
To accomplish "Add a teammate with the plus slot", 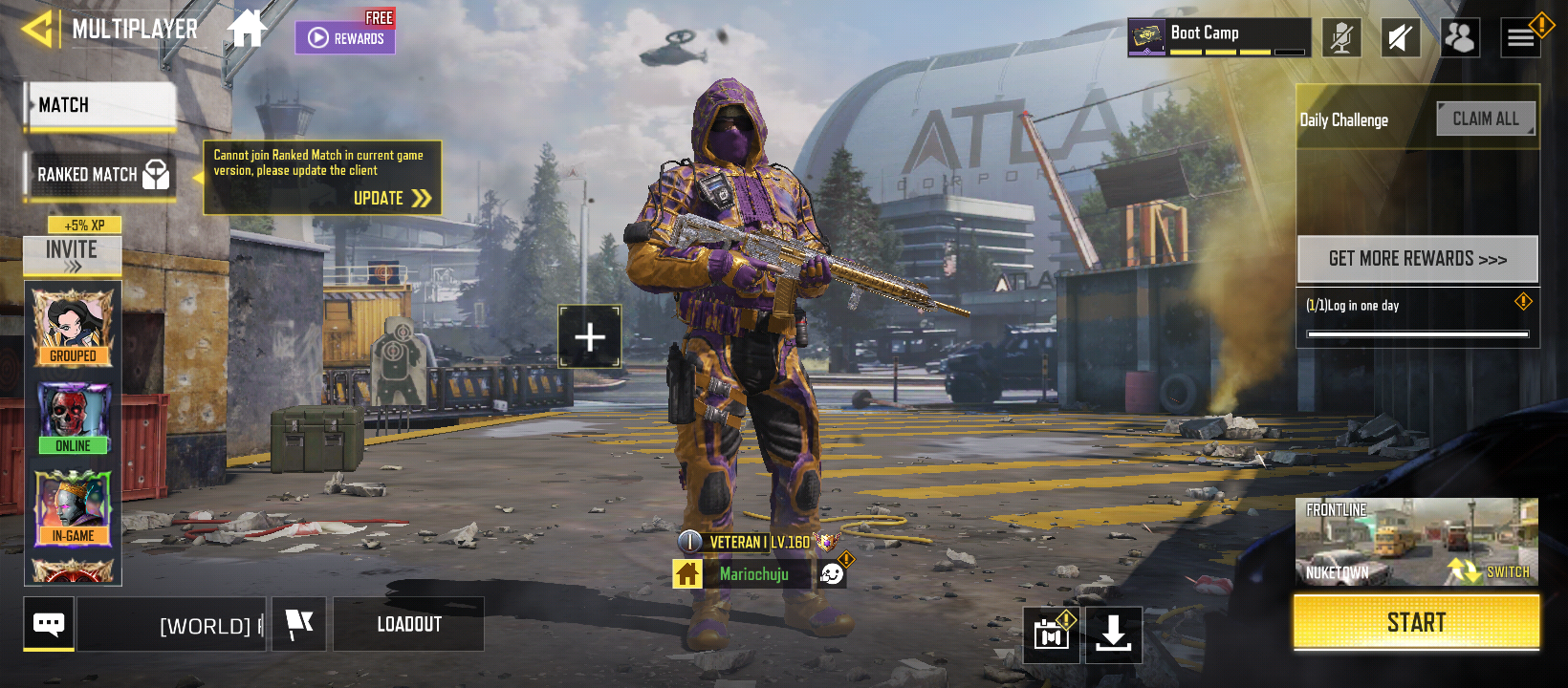I will (590, 336).
